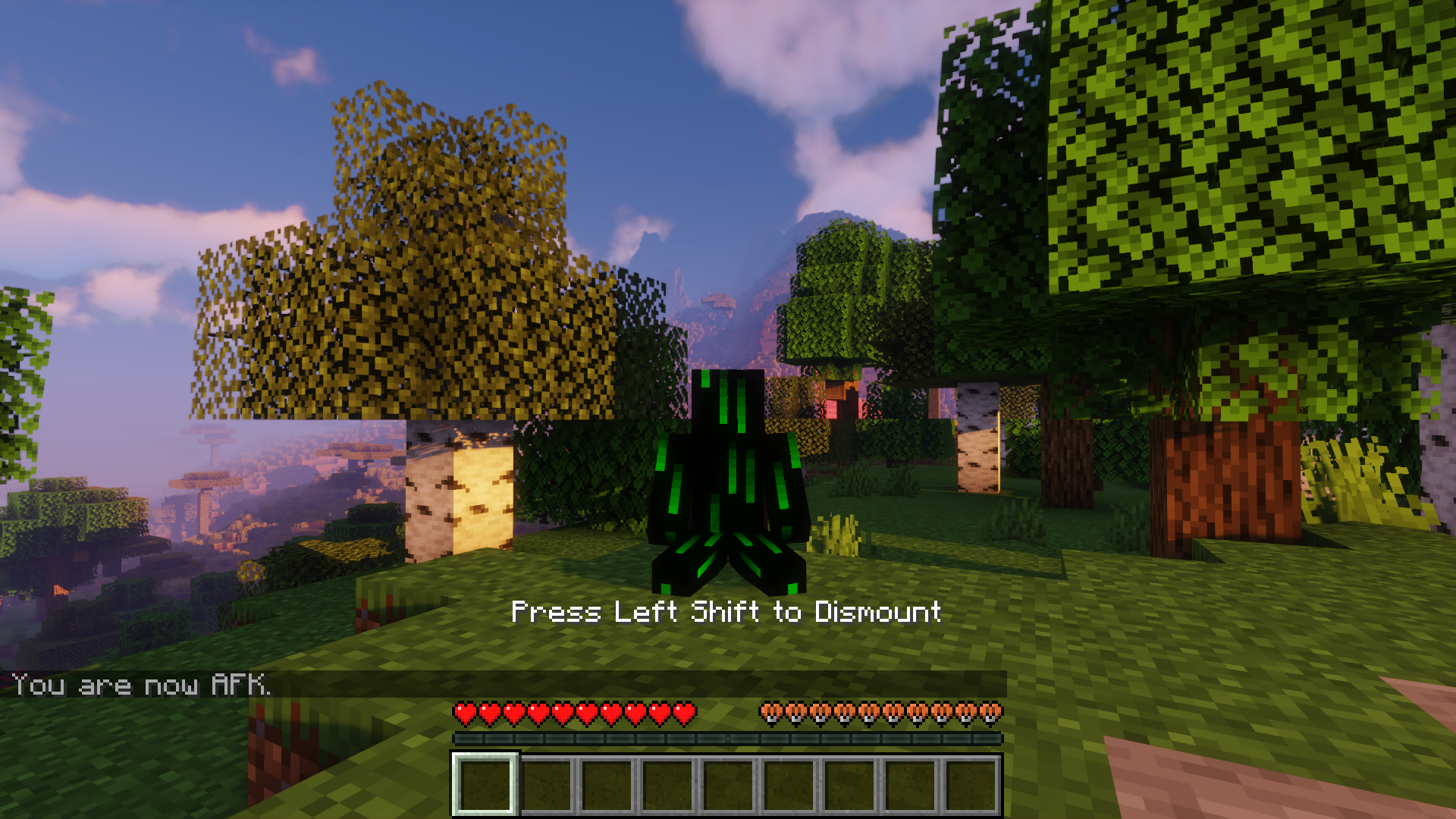The image size is (1456, 819).
Task: Click the sixth hotbar slot
Action: 789,781
